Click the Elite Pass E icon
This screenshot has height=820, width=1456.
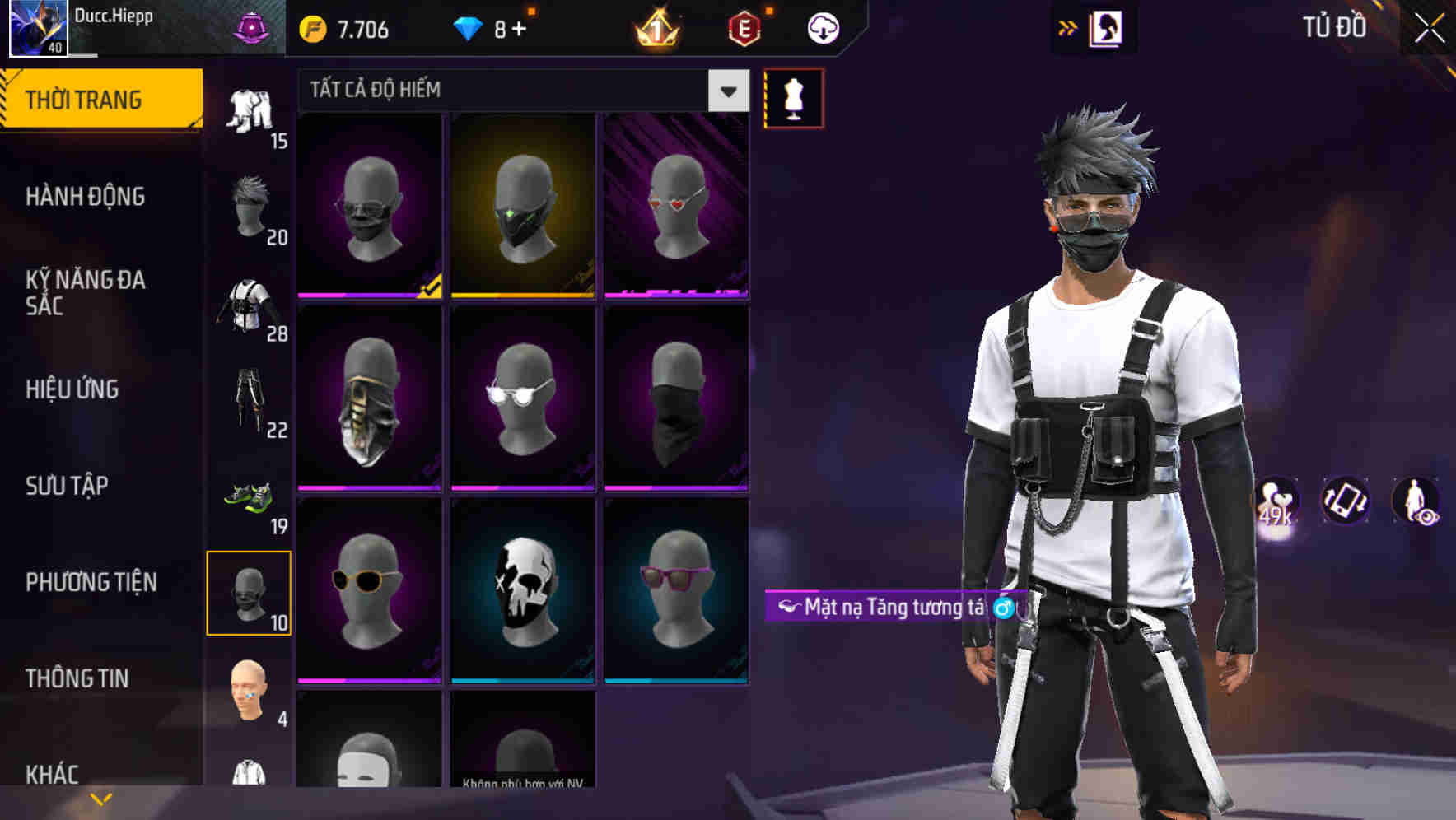(743, 27)
